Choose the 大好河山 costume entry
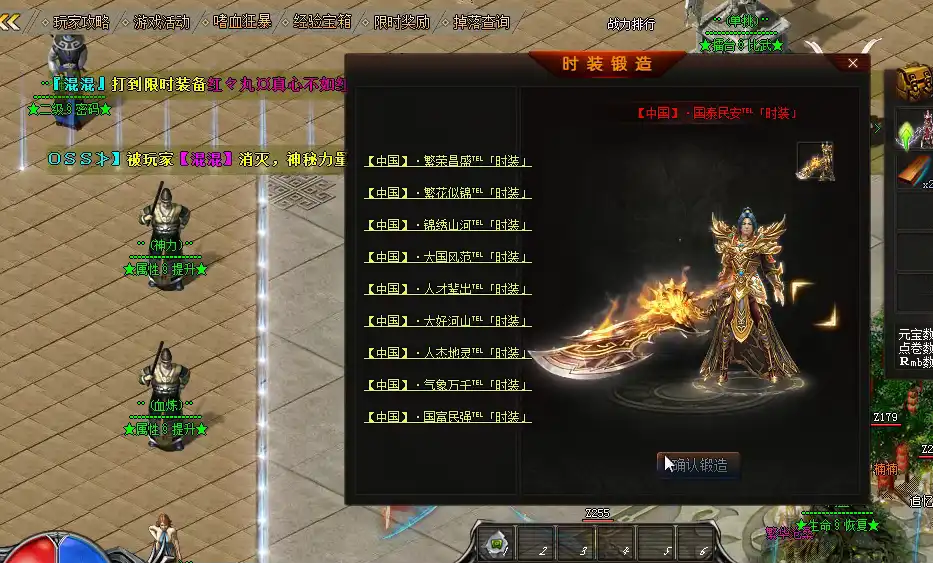 coord(448,321)
